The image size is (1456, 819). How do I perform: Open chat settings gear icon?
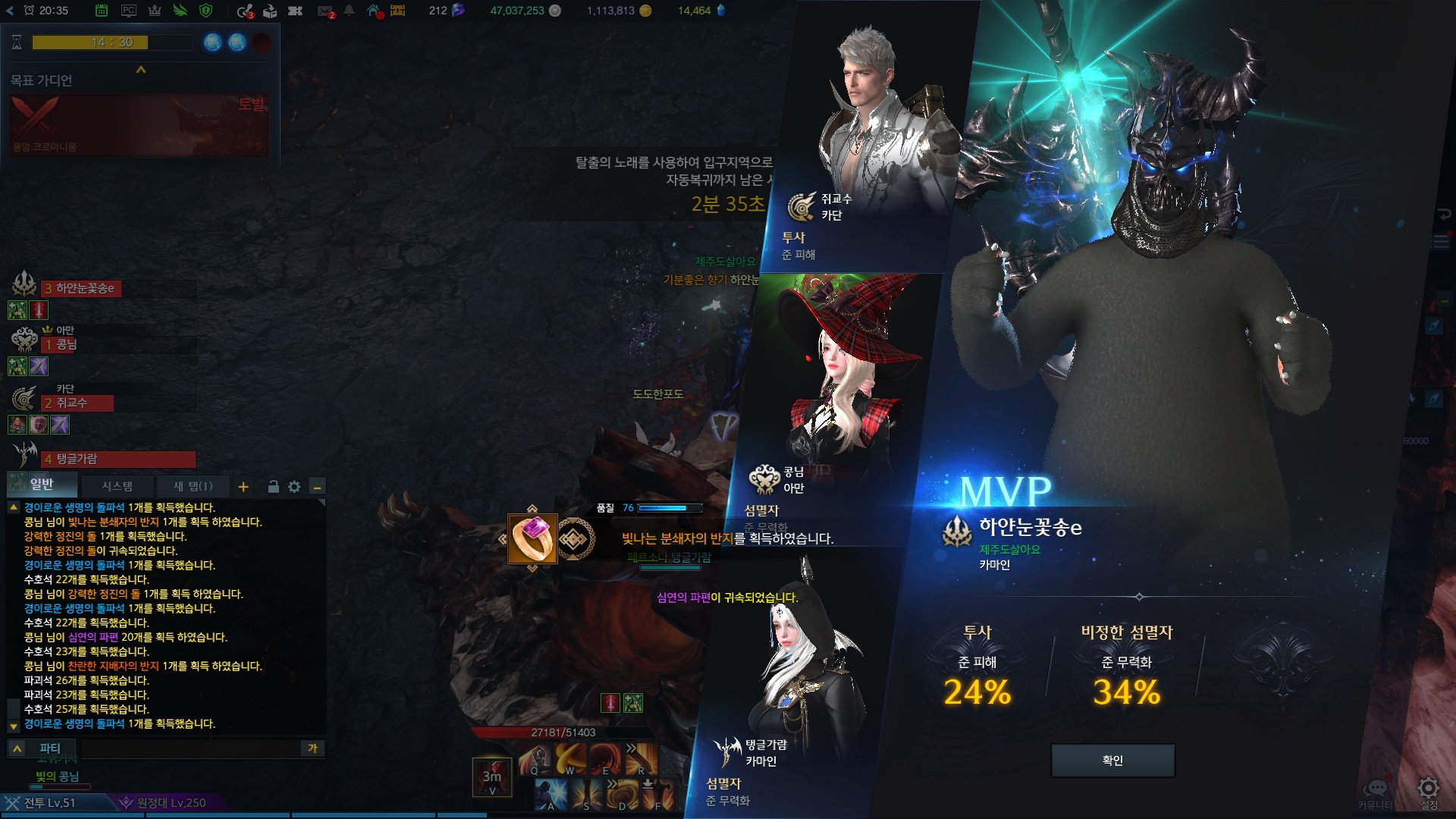(x=294, y=487)
